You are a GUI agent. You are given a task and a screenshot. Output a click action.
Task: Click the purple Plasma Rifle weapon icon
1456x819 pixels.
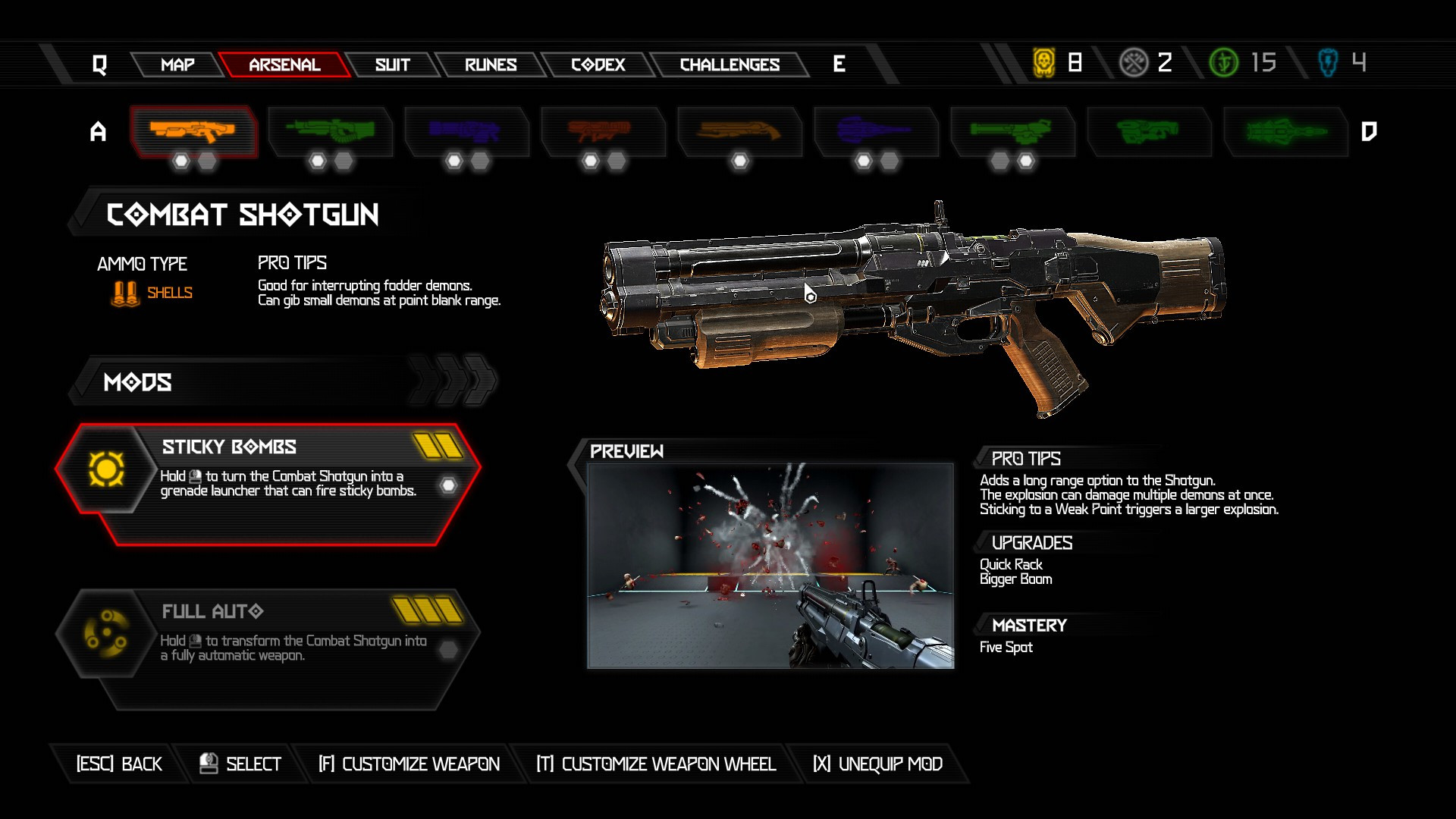point(468,130)
